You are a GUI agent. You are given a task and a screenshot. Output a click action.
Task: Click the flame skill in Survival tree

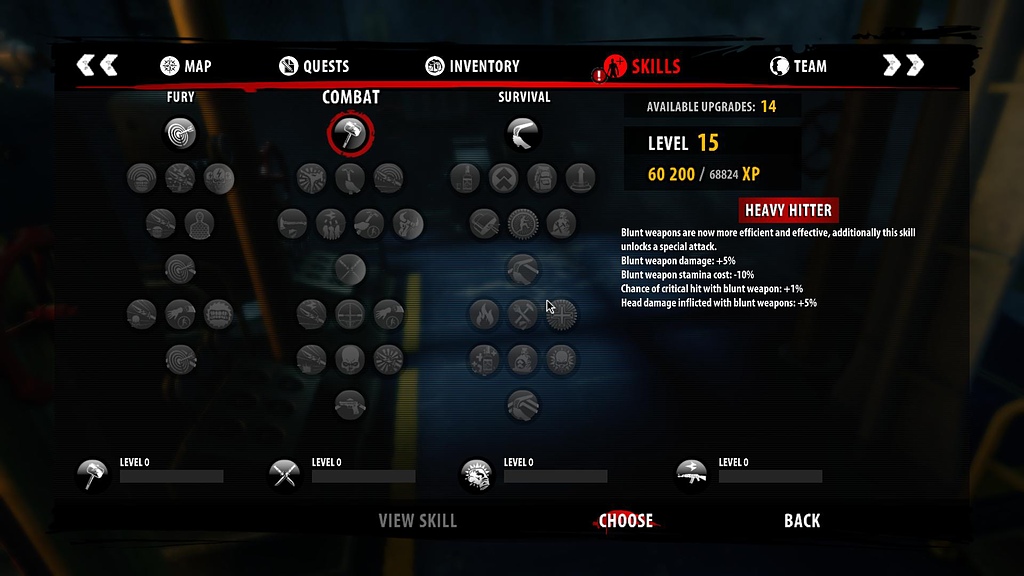click(485, 315)
